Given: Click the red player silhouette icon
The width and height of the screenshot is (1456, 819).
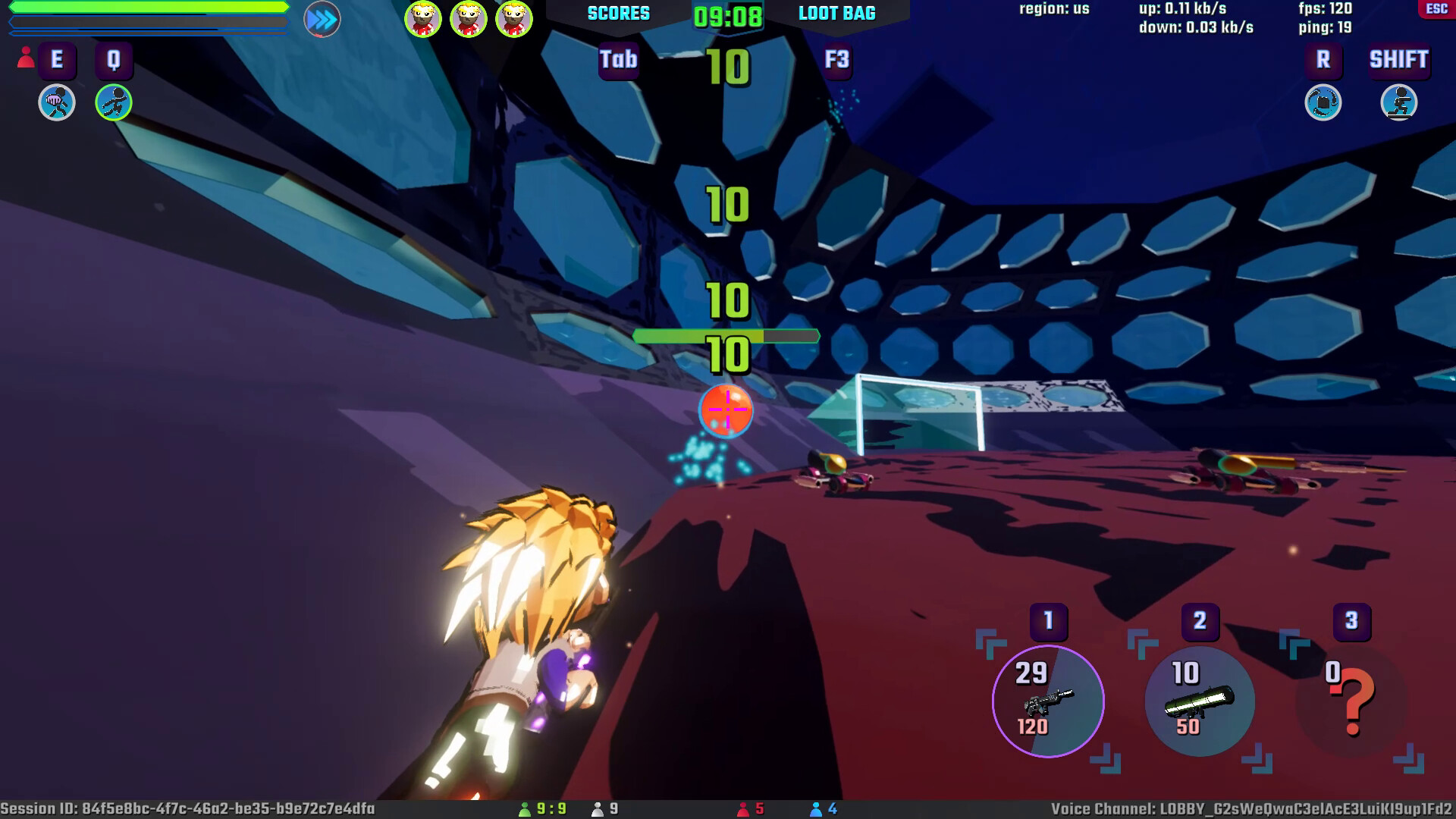Looking at the screenshot, I should [x=25, y=56].
